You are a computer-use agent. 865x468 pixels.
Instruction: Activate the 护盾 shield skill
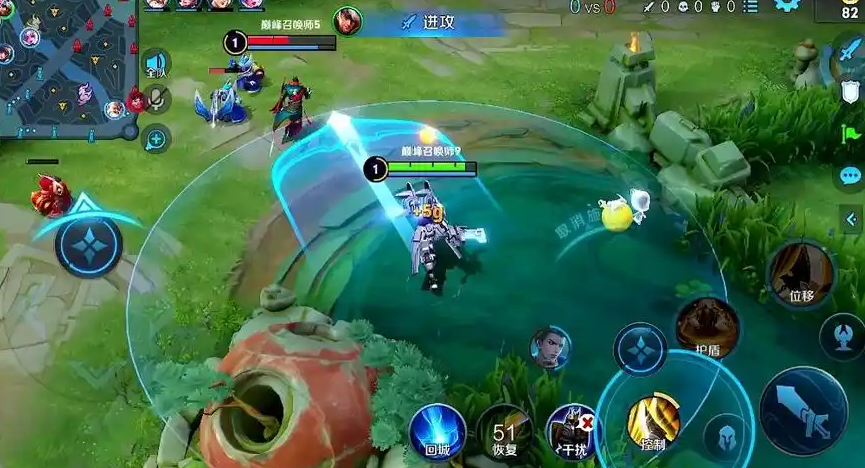point(708,329)
